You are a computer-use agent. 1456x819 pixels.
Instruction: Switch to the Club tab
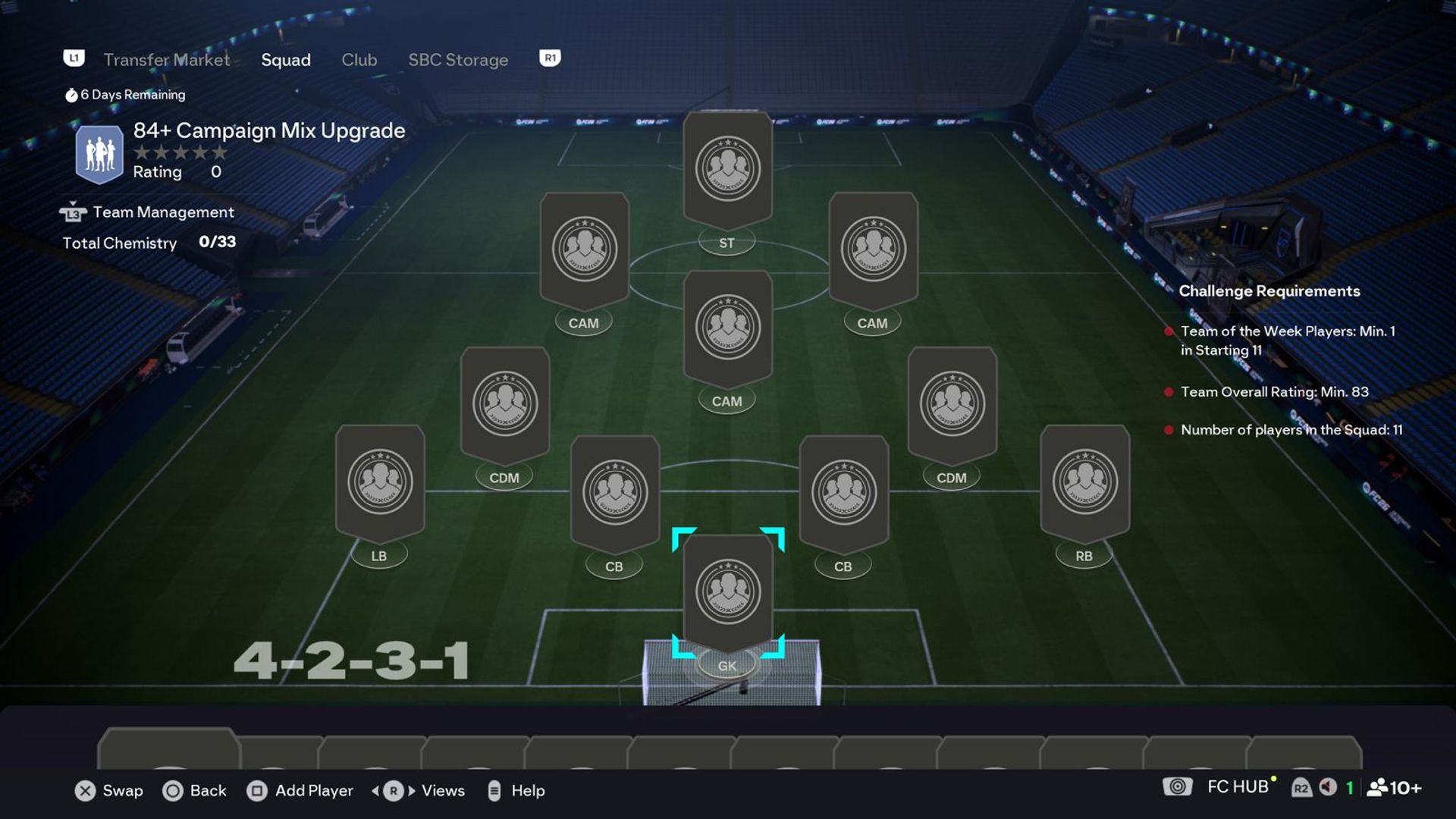(359, 60)
